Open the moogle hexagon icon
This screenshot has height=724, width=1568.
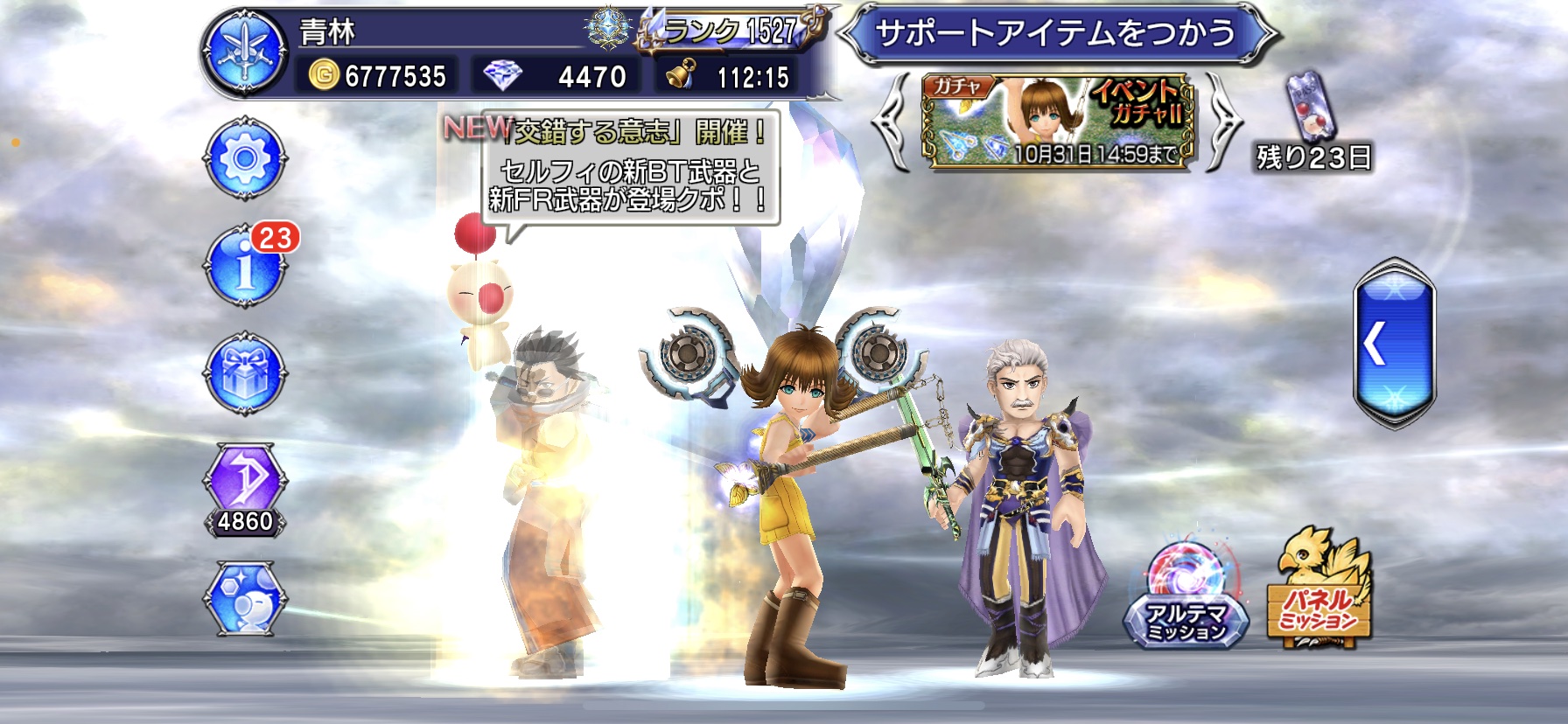pos(245,598)
